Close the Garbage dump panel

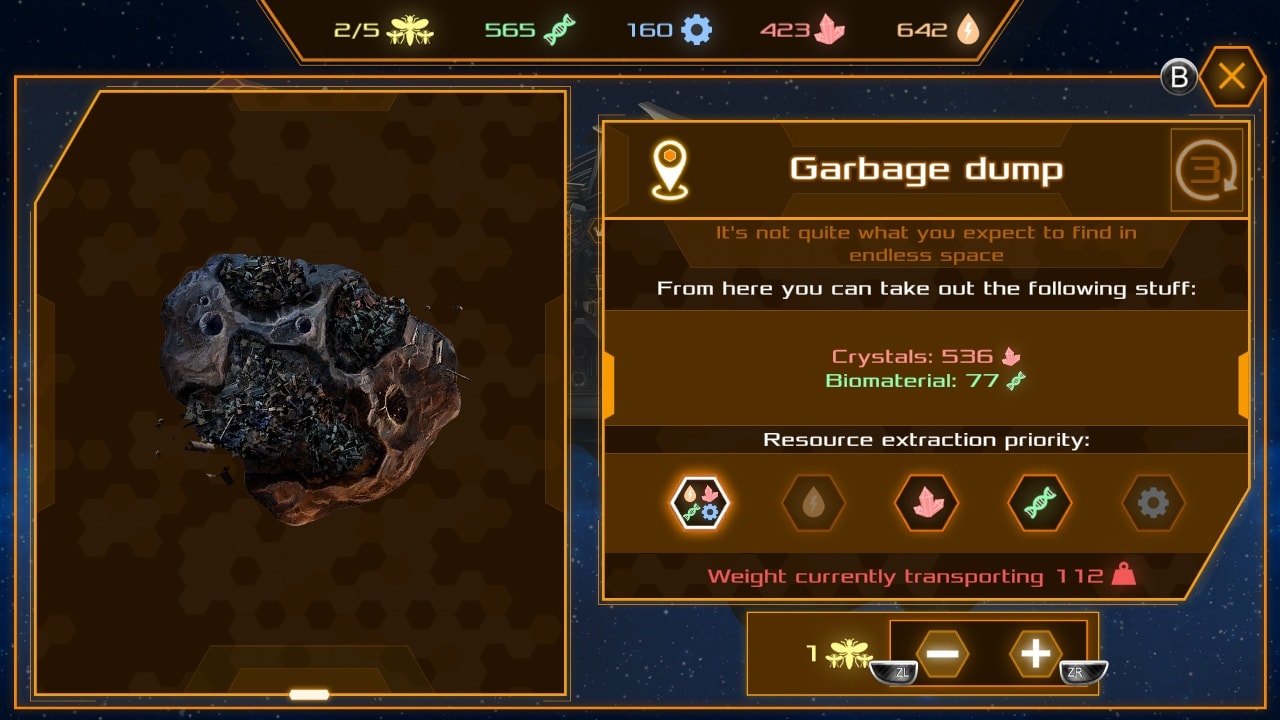coord(1231,77)
